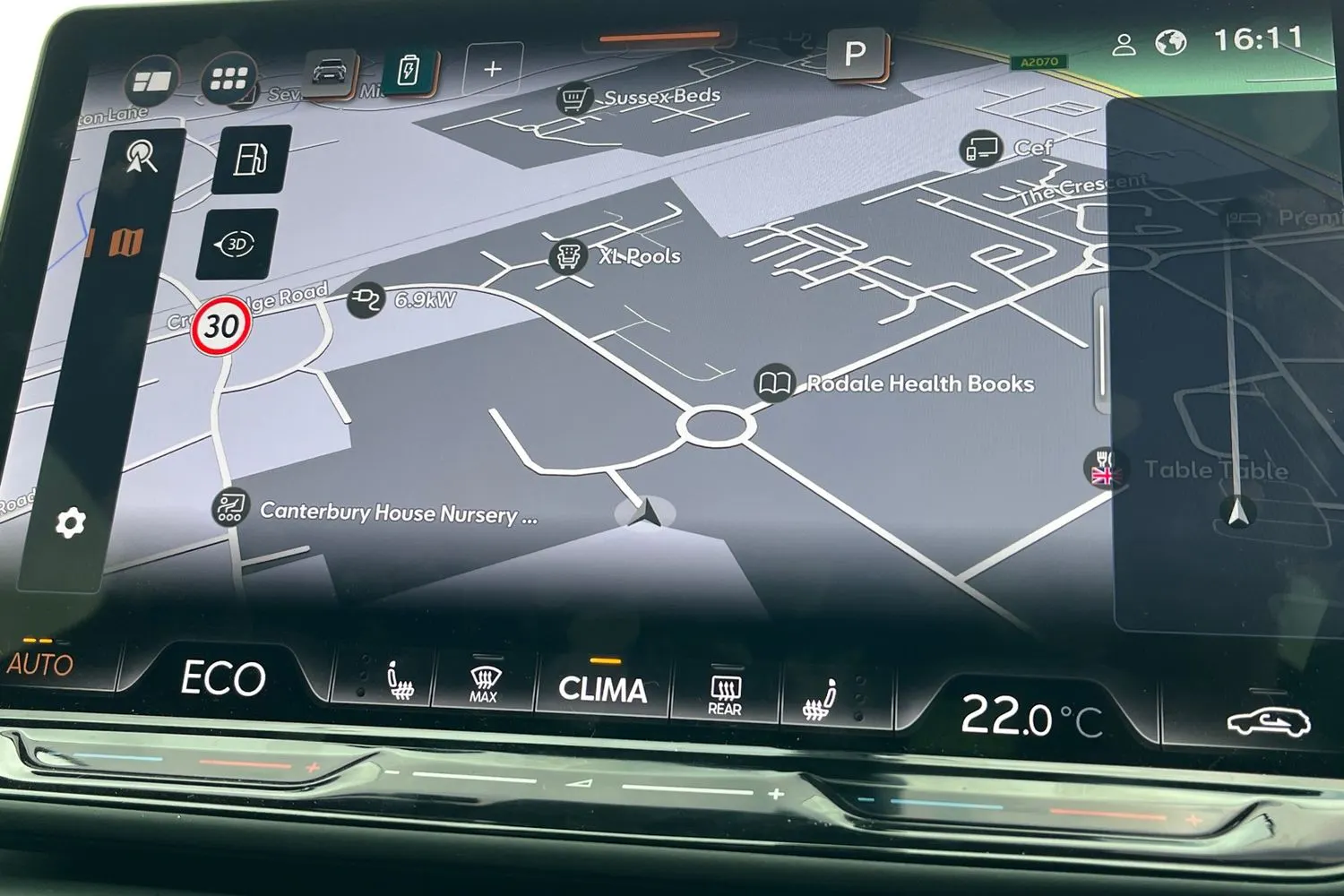Viewport: 1344px width, 896px height.
Task: Select the 6.9kW charging station marker
Action: 366,300
